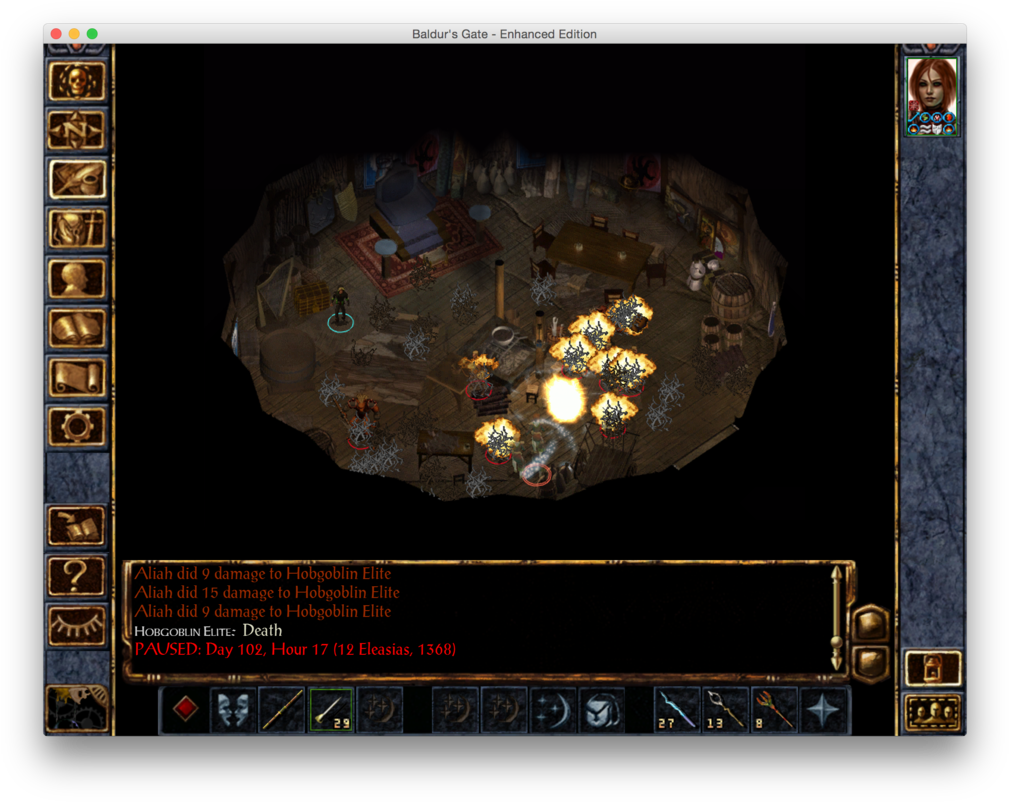Click the red diamond button on the action bar
The height and width of the screenshot is (802, 1009).
tap(185, 710)
